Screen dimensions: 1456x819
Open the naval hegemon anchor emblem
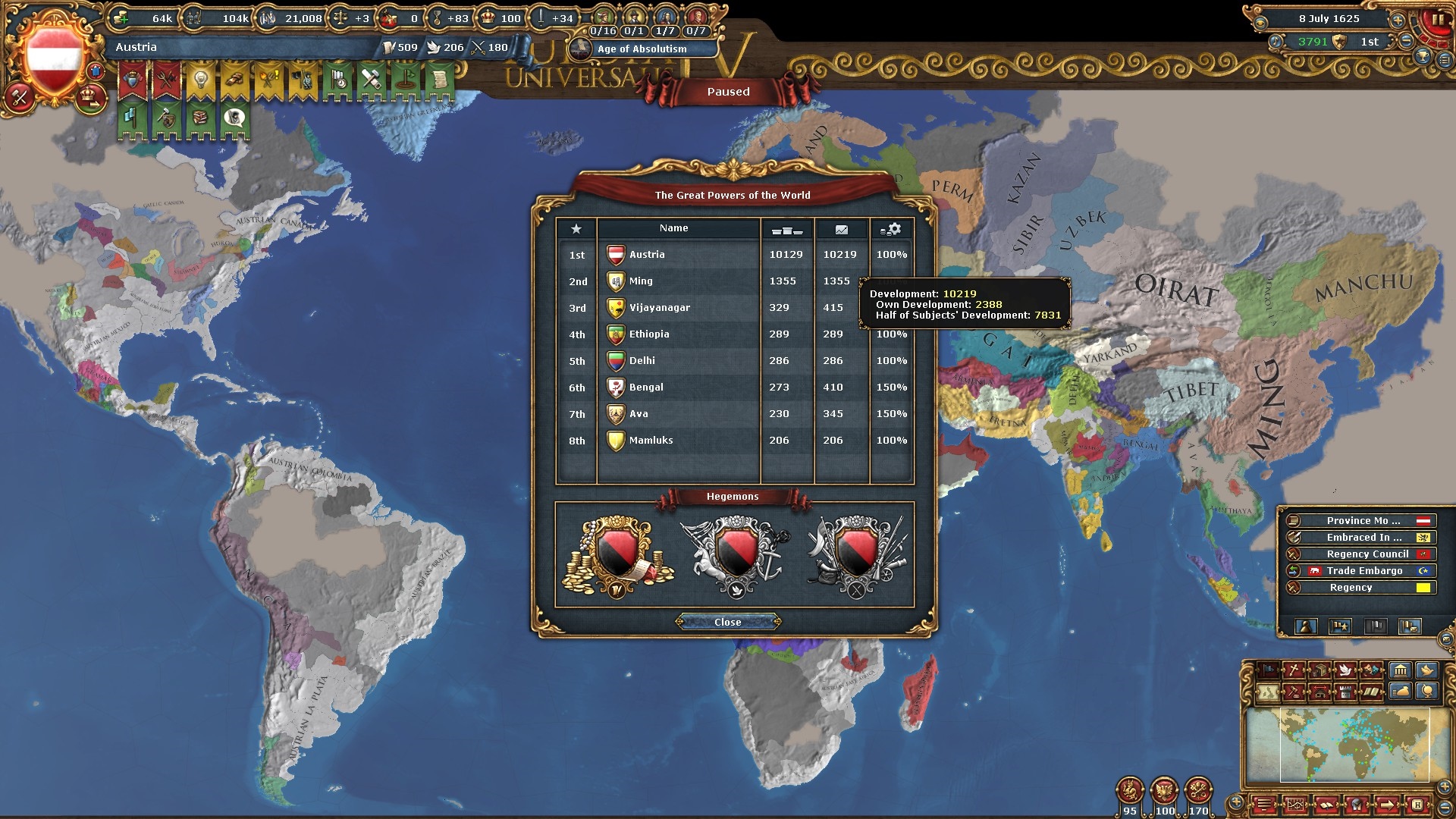click(734, 557)
